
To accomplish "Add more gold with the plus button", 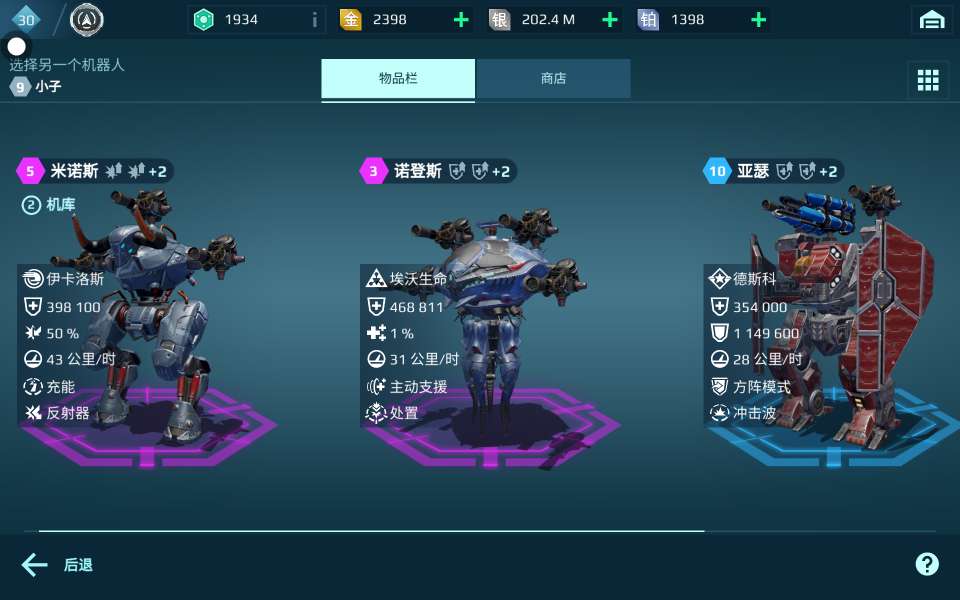I will [x=461, y=20].
